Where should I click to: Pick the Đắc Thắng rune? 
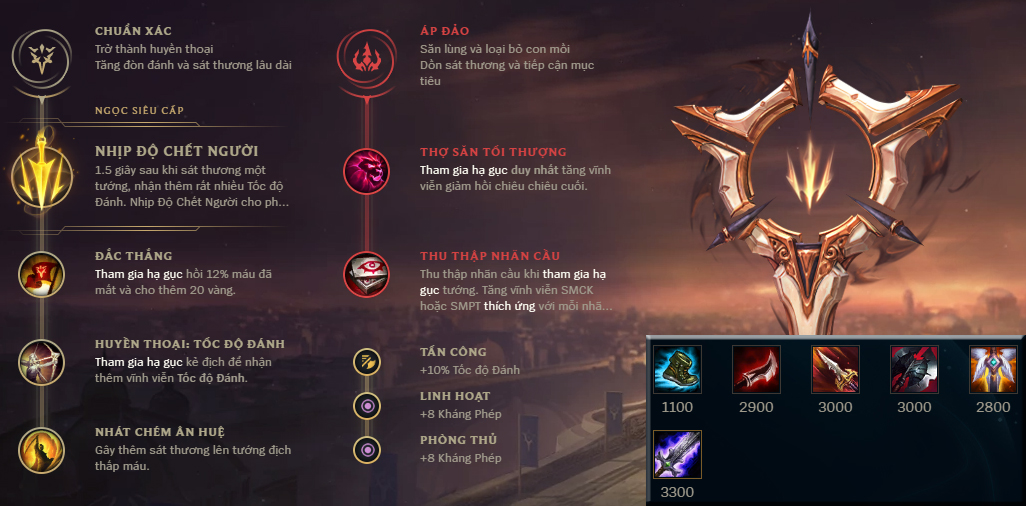tap(42, 274)
